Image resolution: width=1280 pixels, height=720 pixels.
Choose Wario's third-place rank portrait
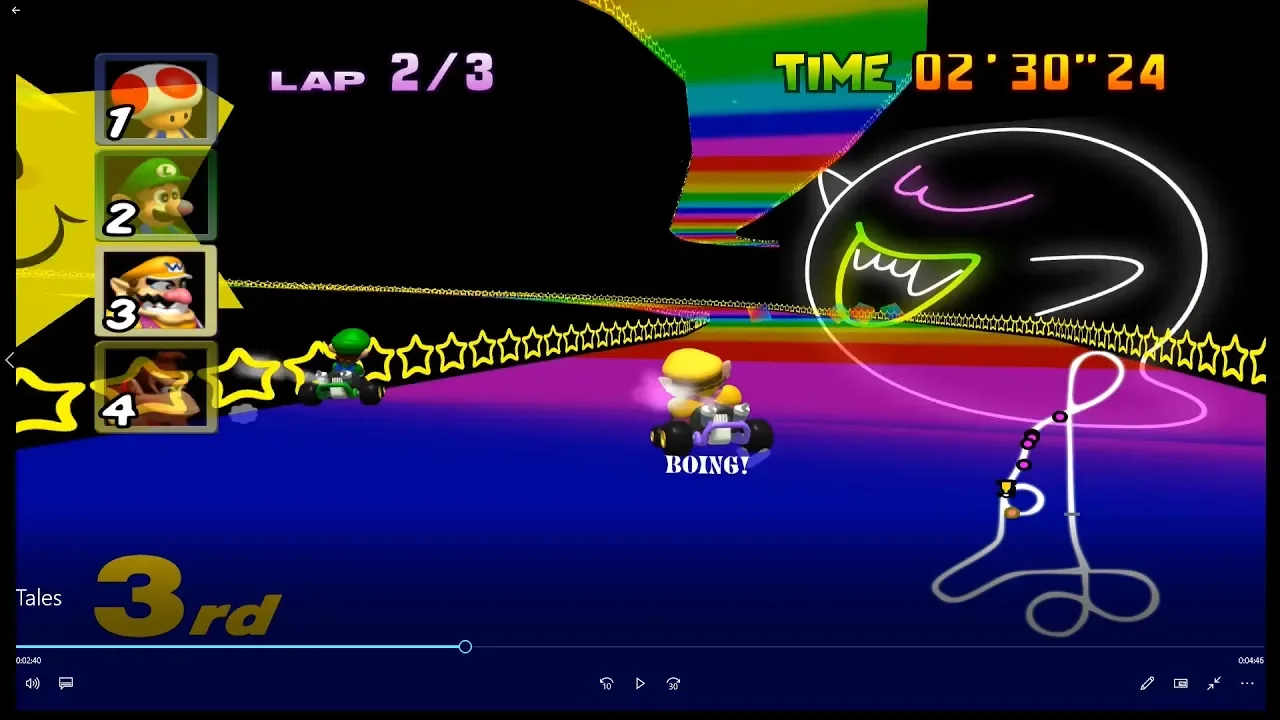pyautogui.click(x=156, y=291)
